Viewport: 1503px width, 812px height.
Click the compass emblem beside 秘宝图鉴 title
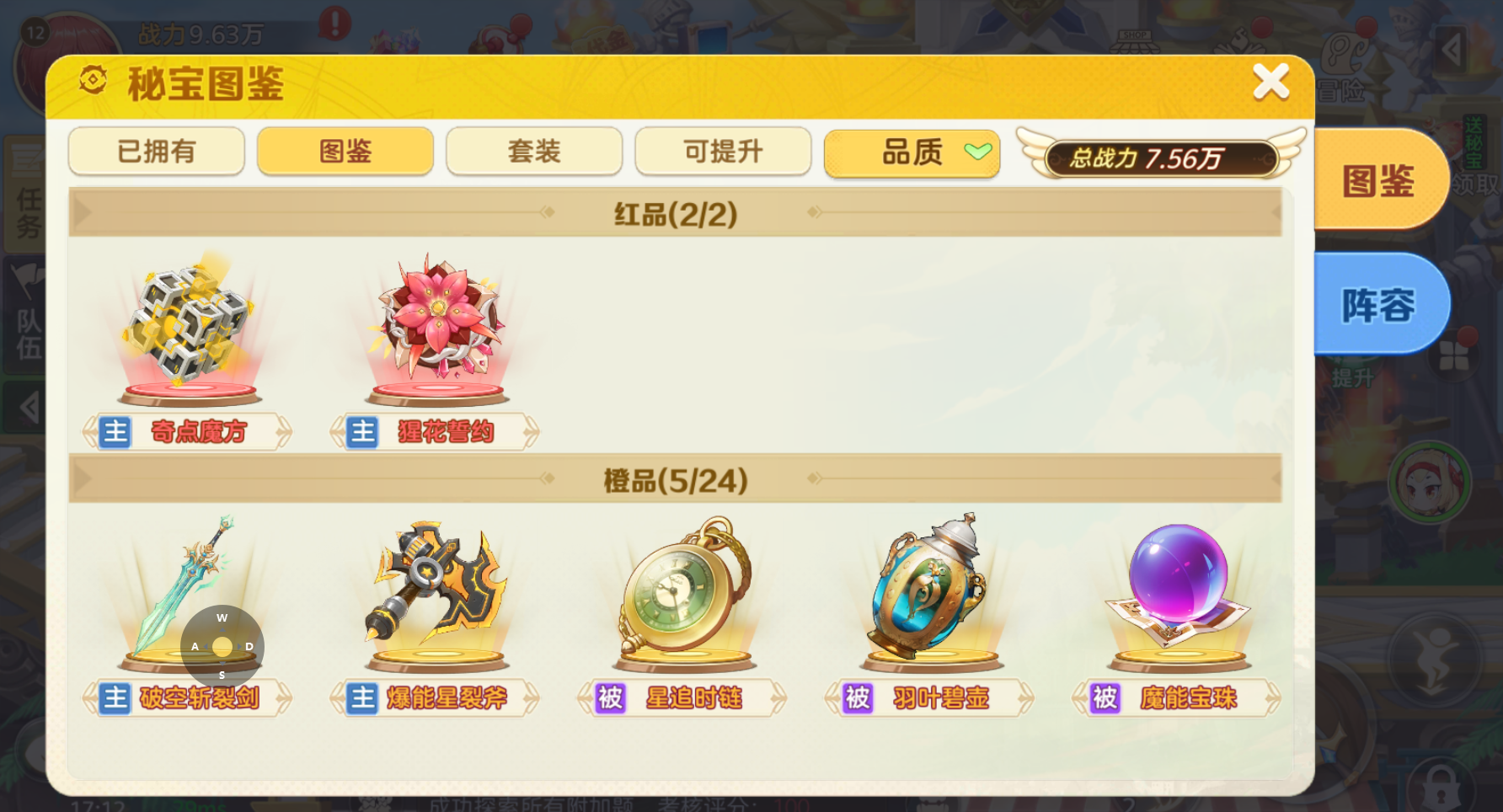[x=94, y=81]
